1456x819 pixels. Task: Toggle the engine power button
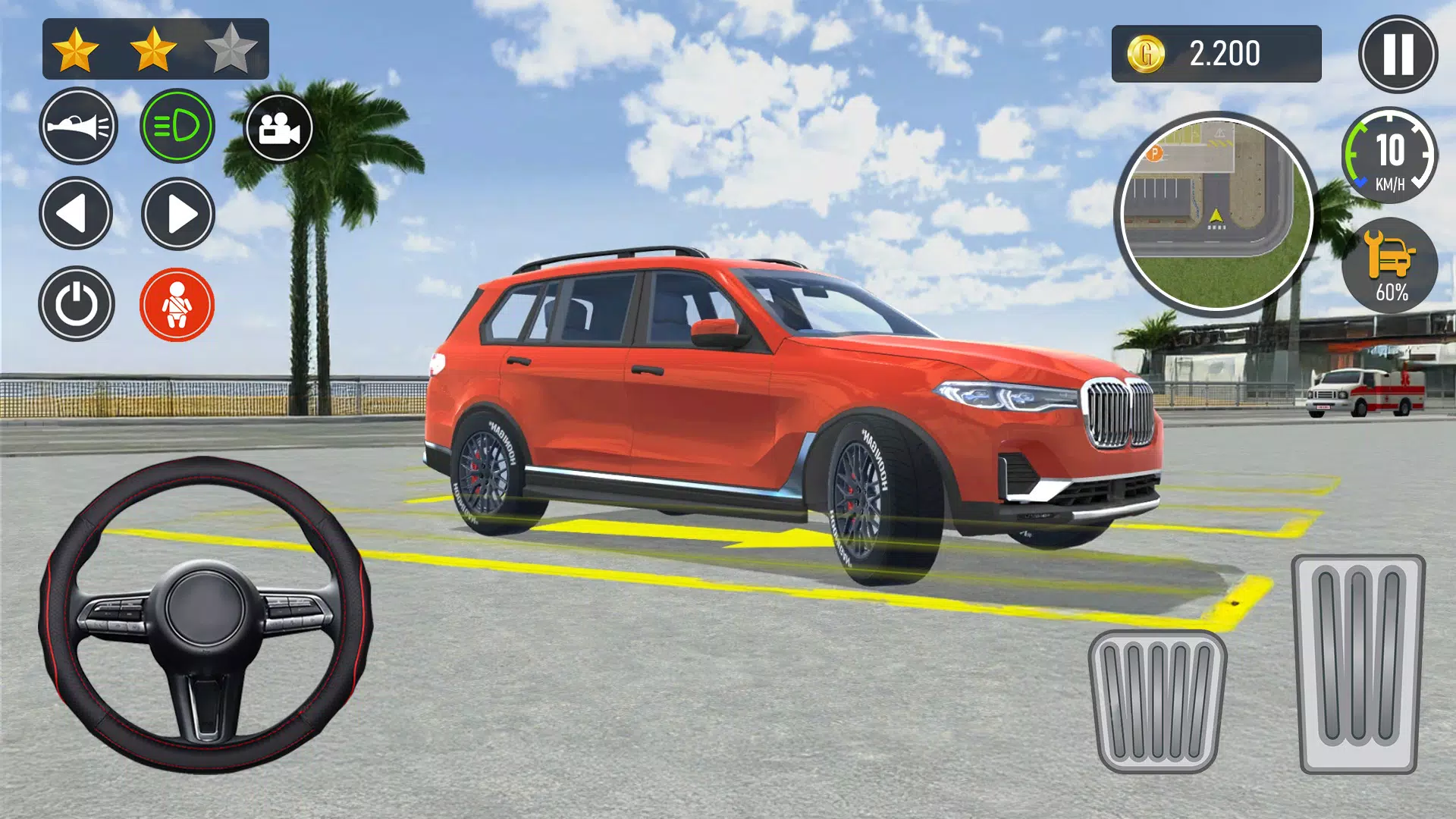(x=79, y=303)
